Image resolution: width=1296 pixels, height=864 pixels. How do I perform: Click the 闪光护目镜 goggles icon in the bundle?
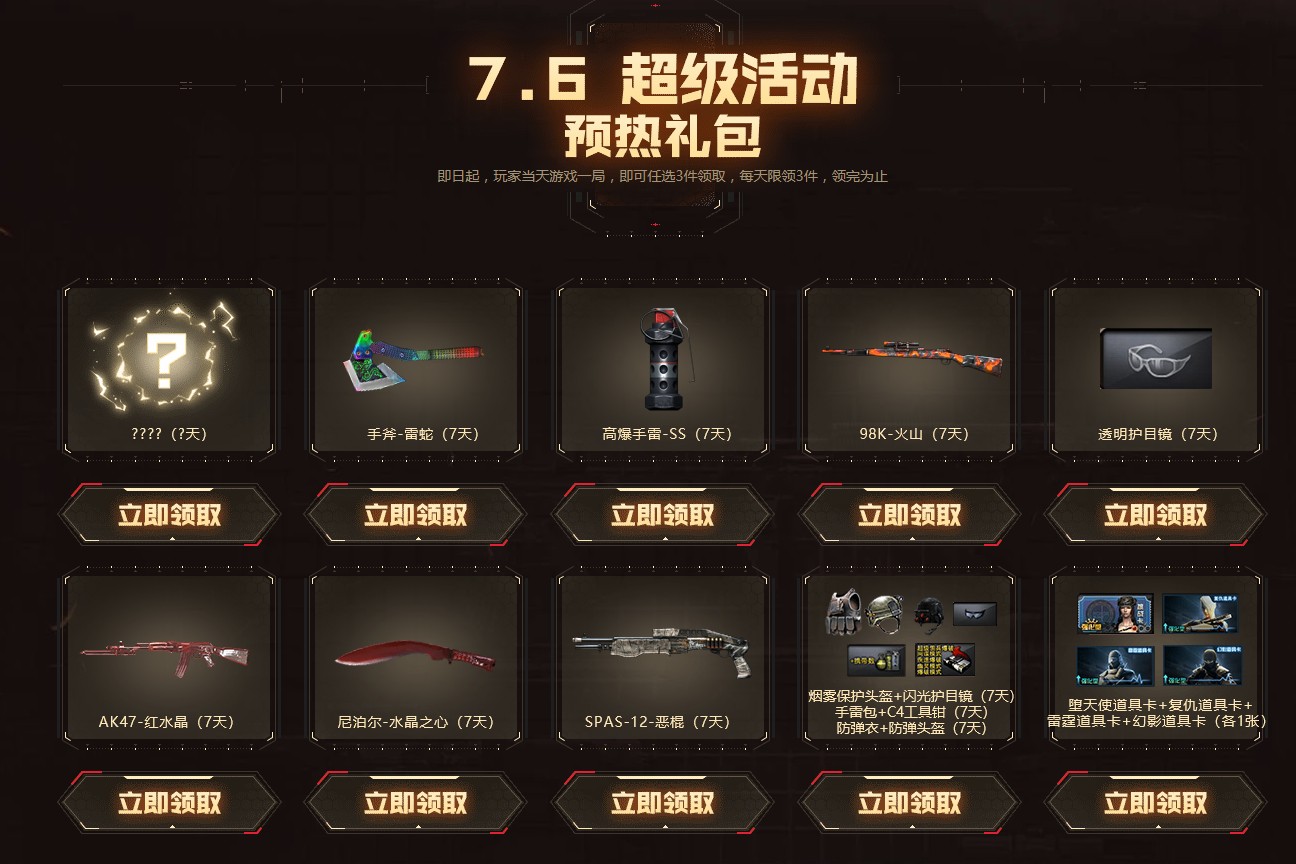click(x=975, y=614)
